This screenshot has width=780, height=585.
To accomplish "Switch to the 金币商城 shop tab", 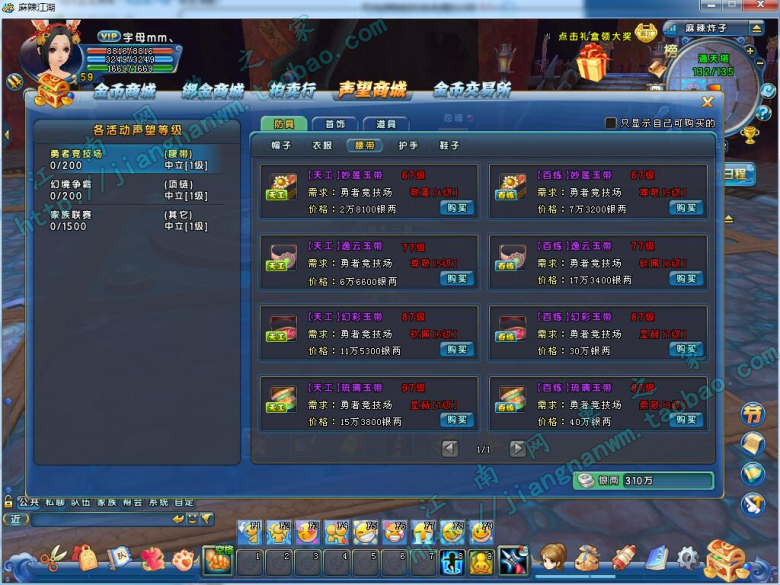I will [125, 91].
